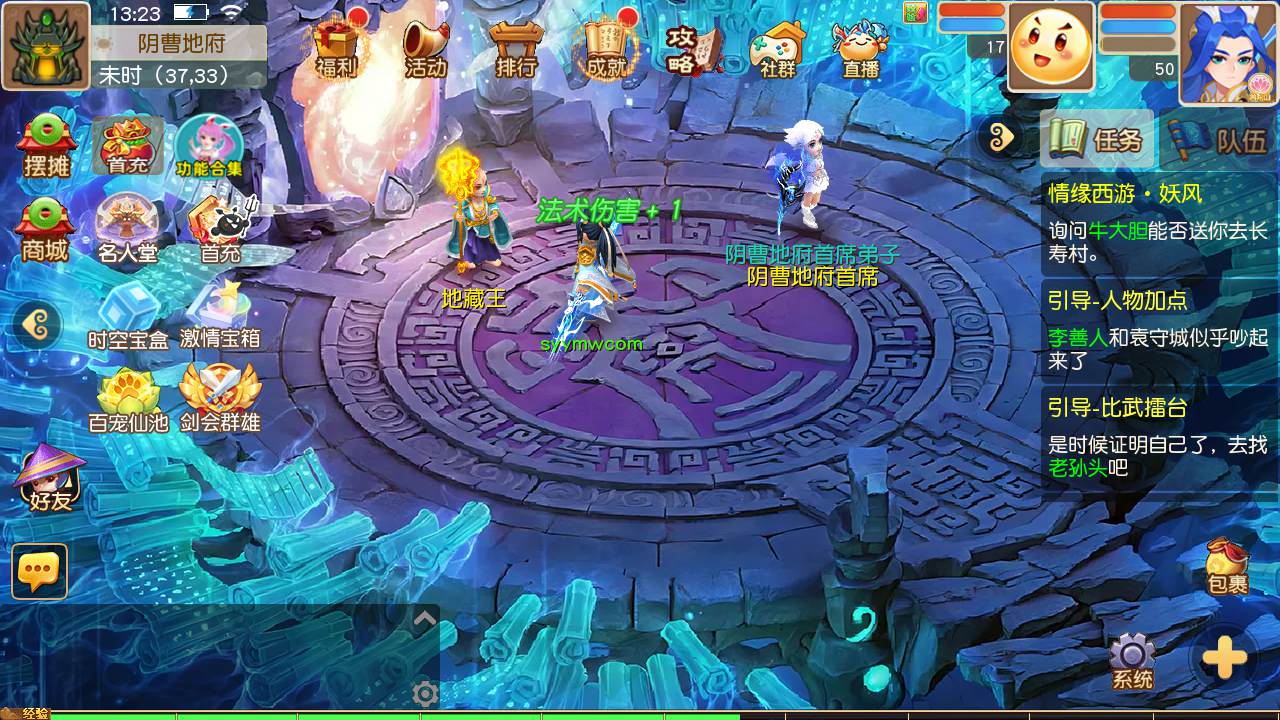This screenshot has width=1280, height=720.
Task: Open the 社群 community gamepad icon
Action: click(778, 48)
